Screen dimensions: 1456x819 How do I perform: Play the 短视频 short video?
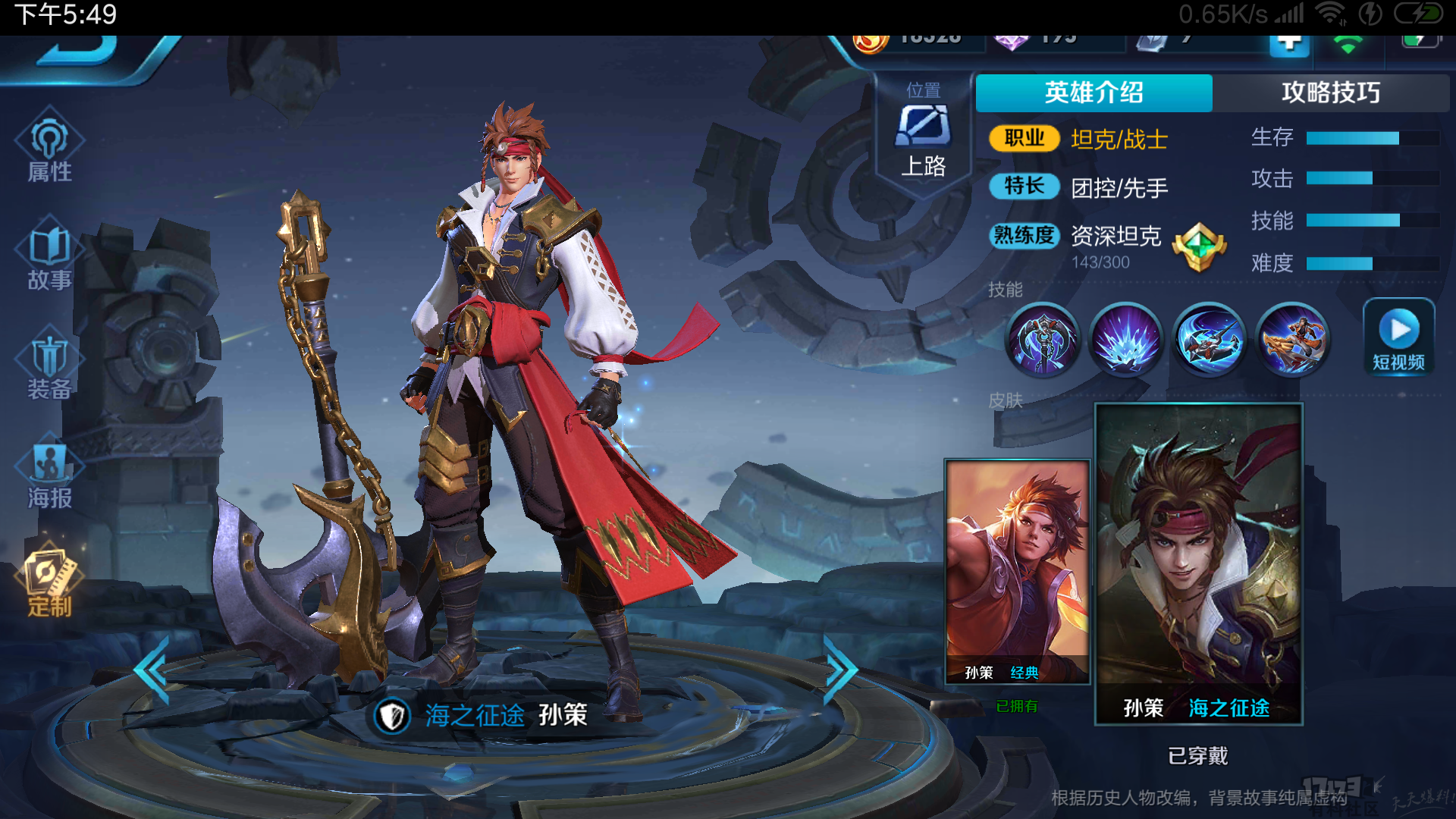(1398, 338)
